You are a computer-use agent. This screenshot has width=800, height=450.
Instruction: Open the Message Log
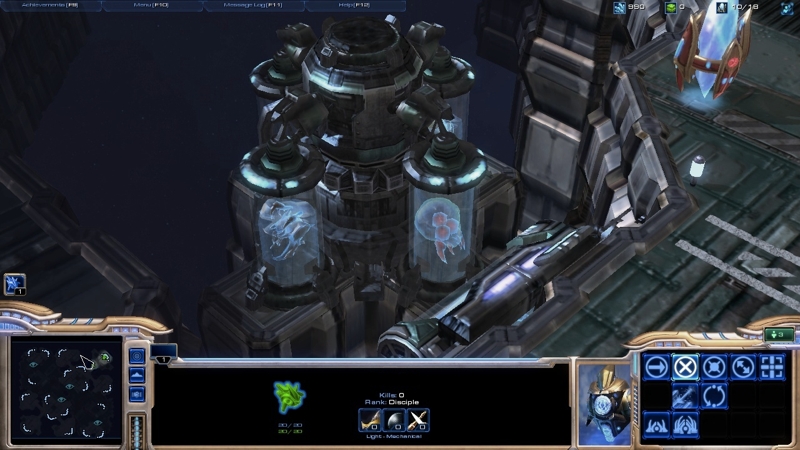(x=254, y=6)
